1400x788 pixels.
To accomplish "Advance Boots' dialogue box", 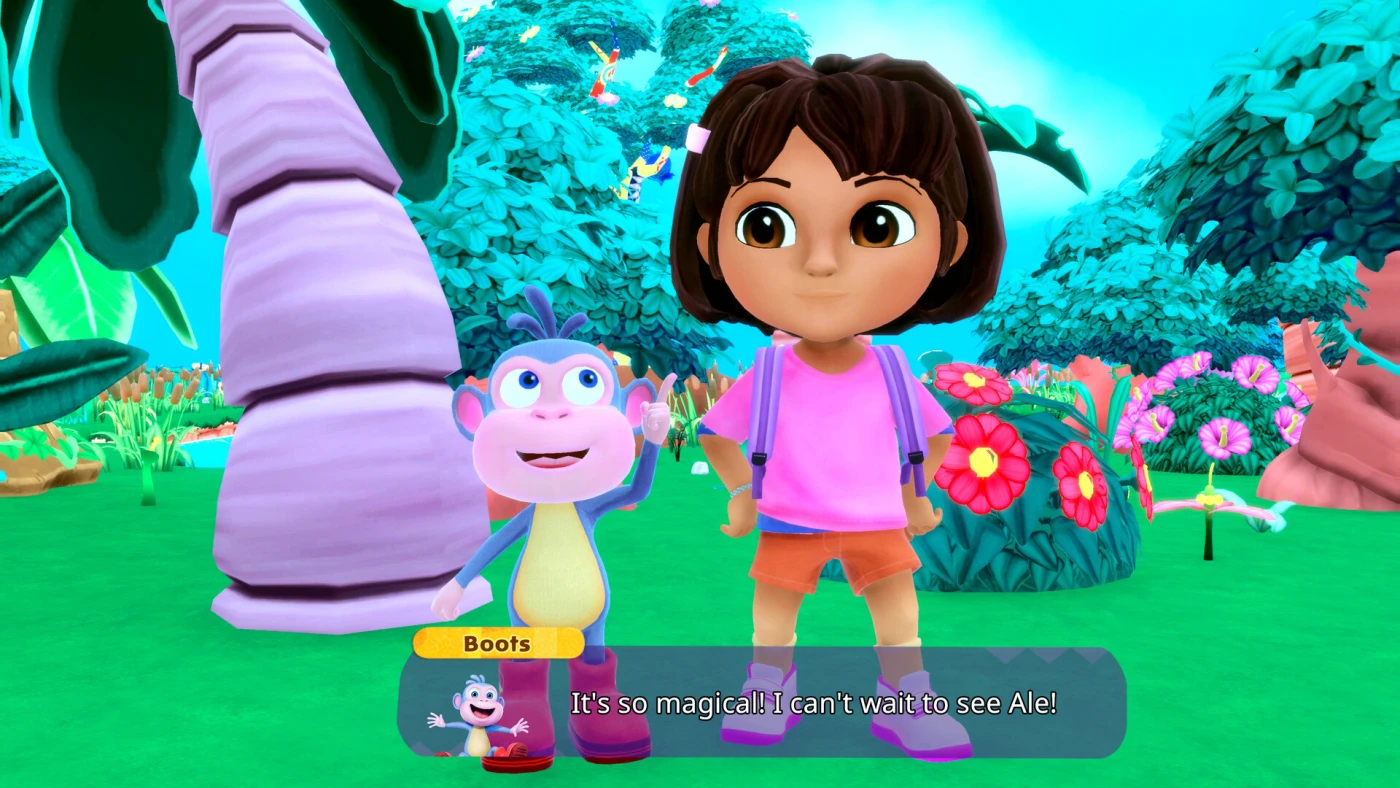I will [812, 703].
